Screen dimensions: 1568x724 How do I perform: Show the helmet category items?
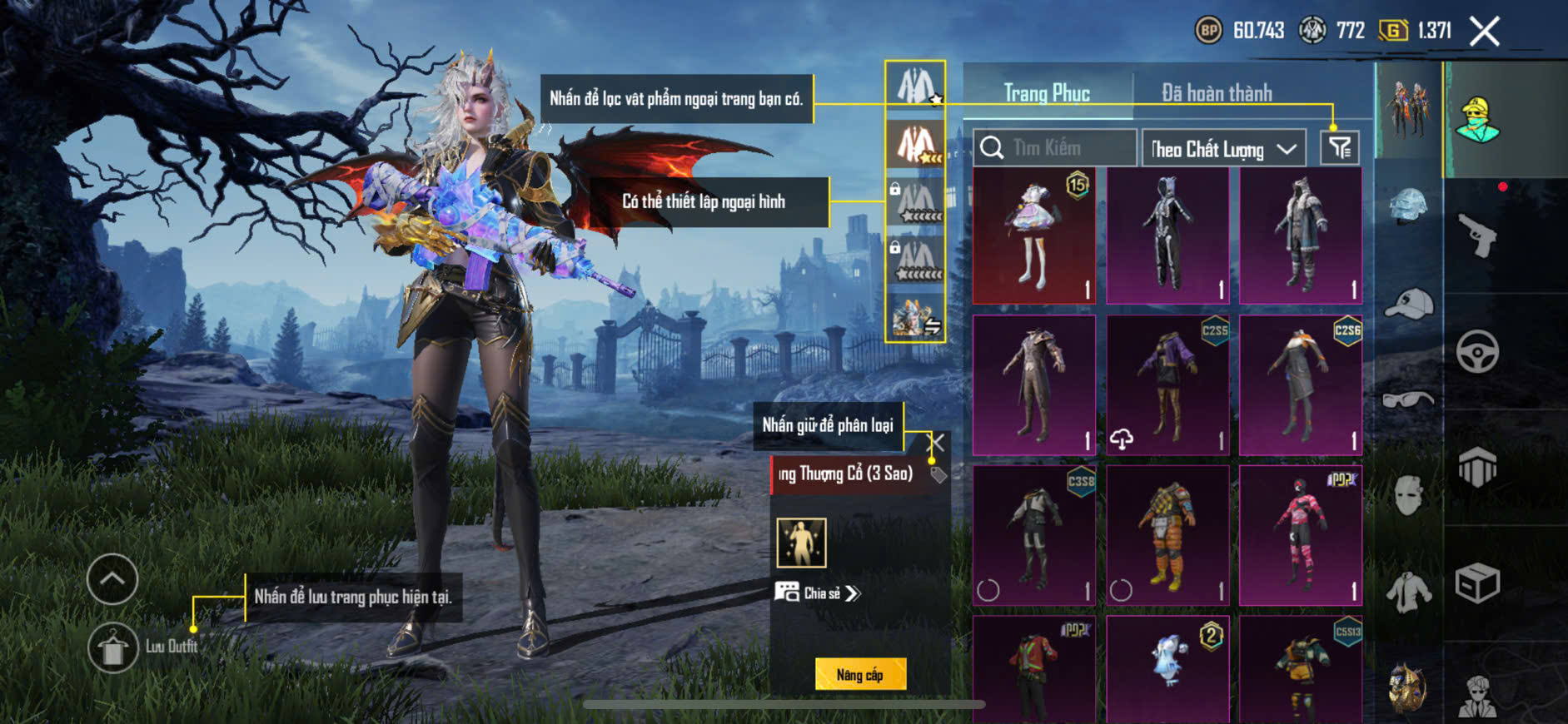[x=1409, y=205]
